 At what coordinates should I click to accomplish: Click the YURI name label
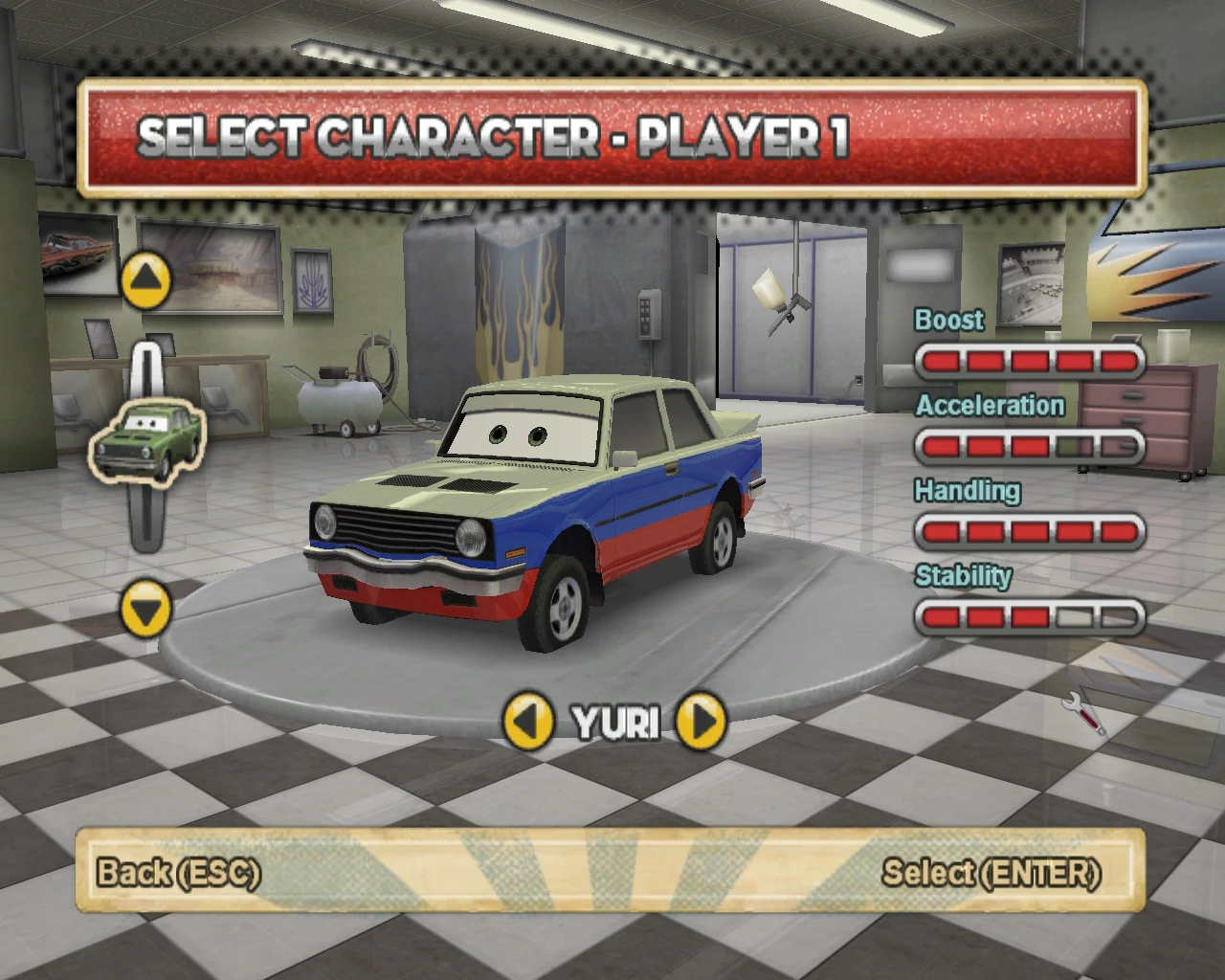[613, 724]
